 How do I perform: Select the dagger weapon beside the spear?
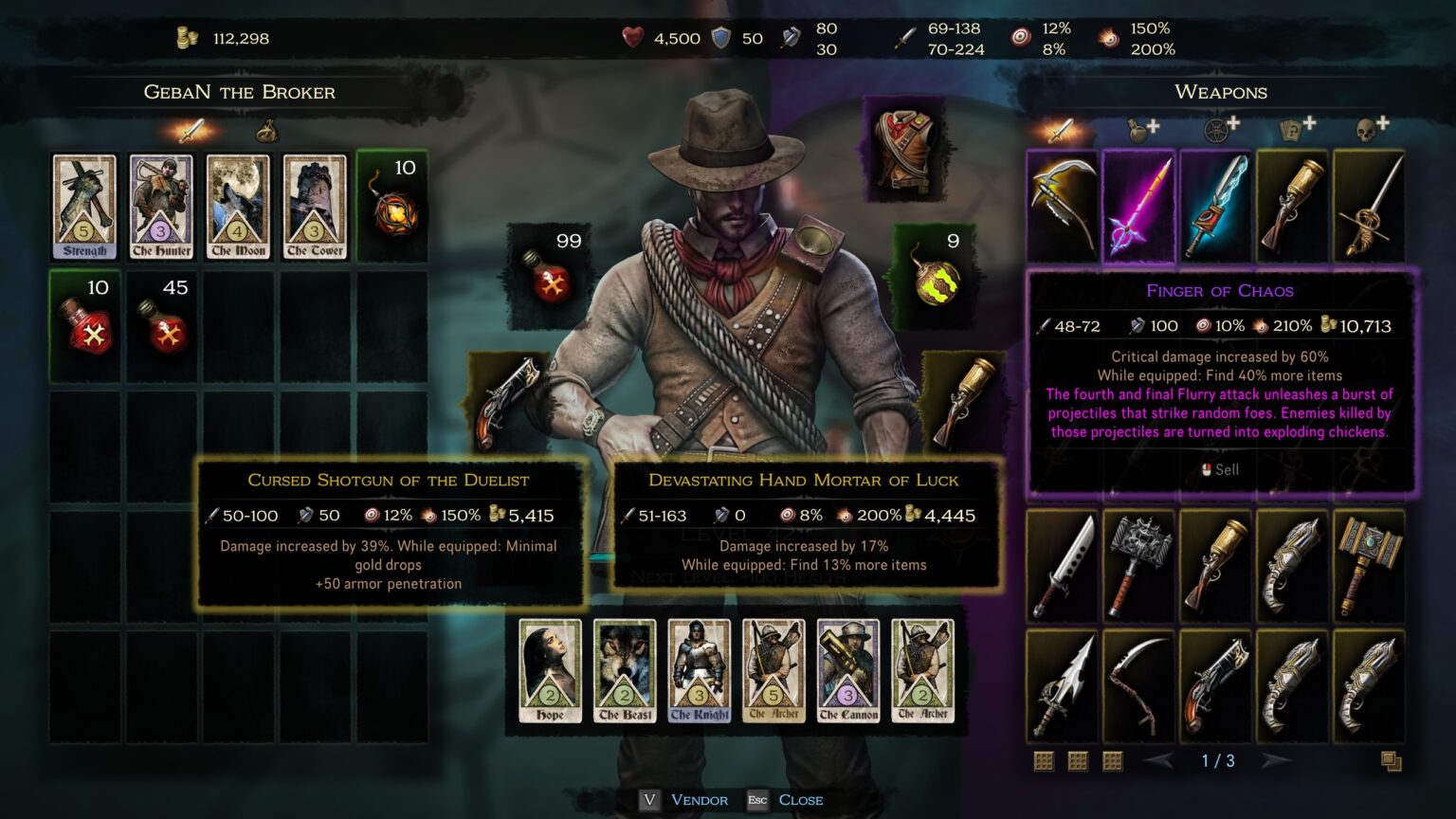[1217, 205]
